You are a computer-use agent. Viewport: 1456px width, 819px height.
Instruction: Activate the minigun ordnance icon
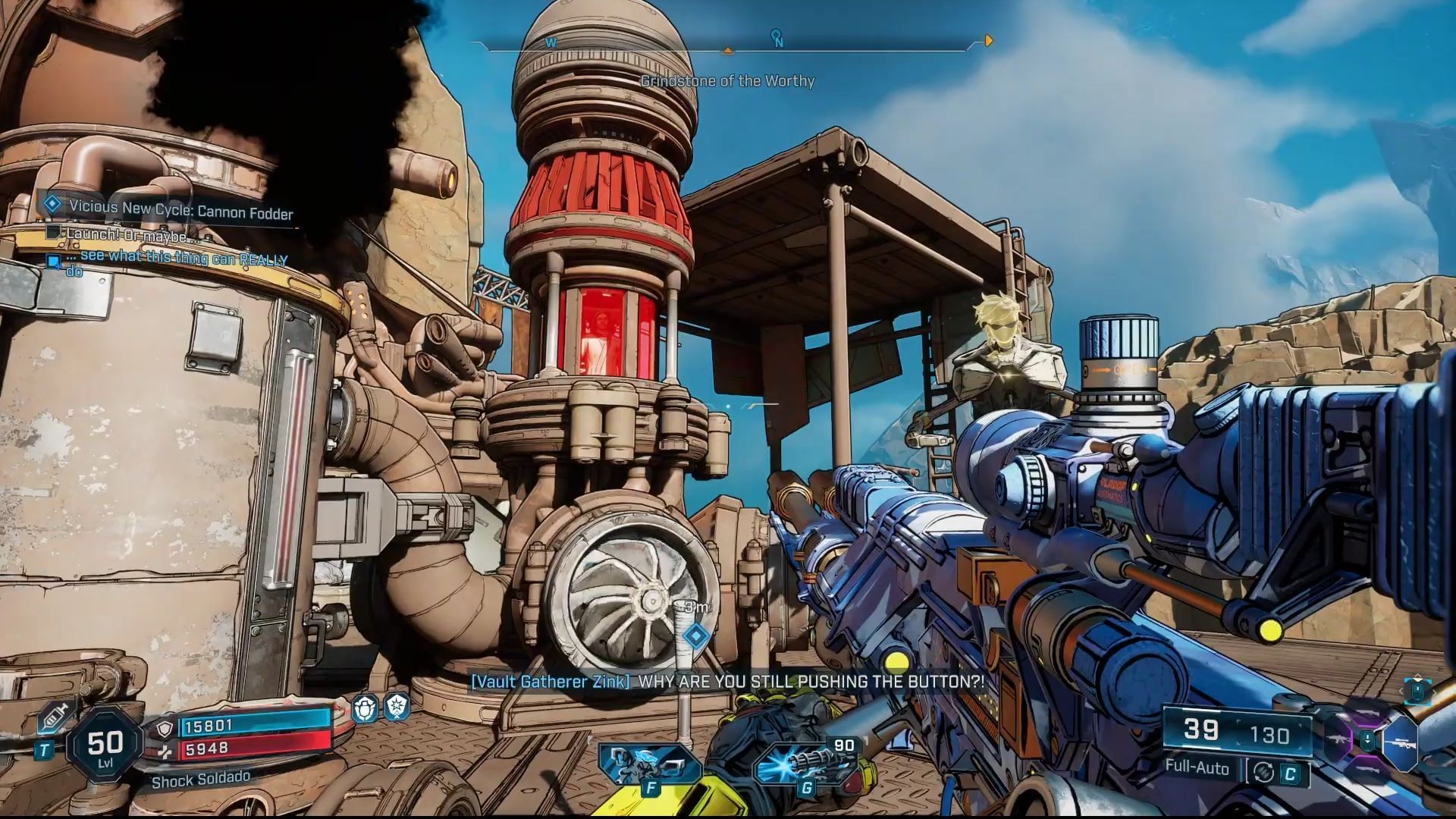pos(805,763)
